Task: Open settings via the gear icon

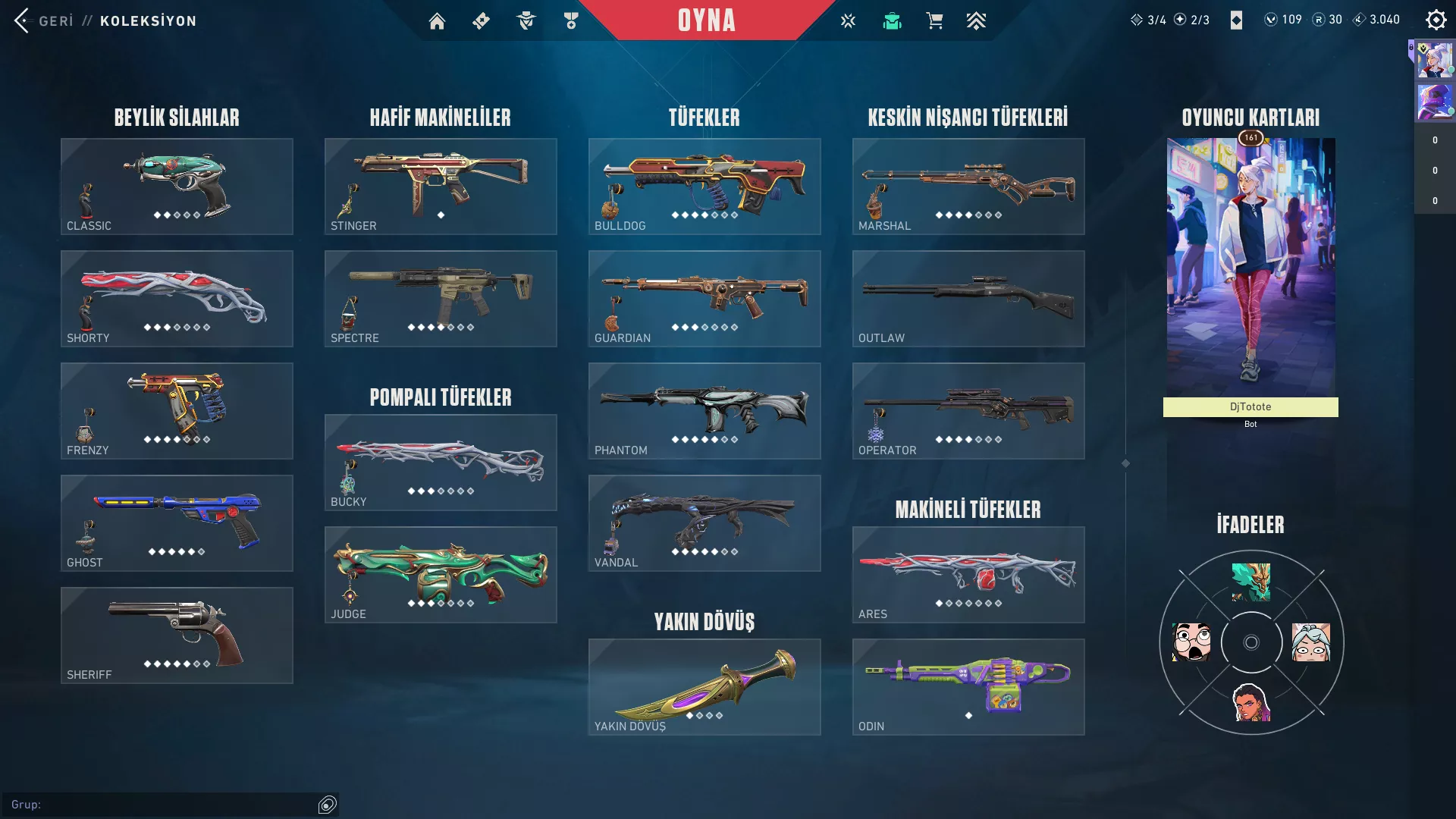Action: [1436, 20]
